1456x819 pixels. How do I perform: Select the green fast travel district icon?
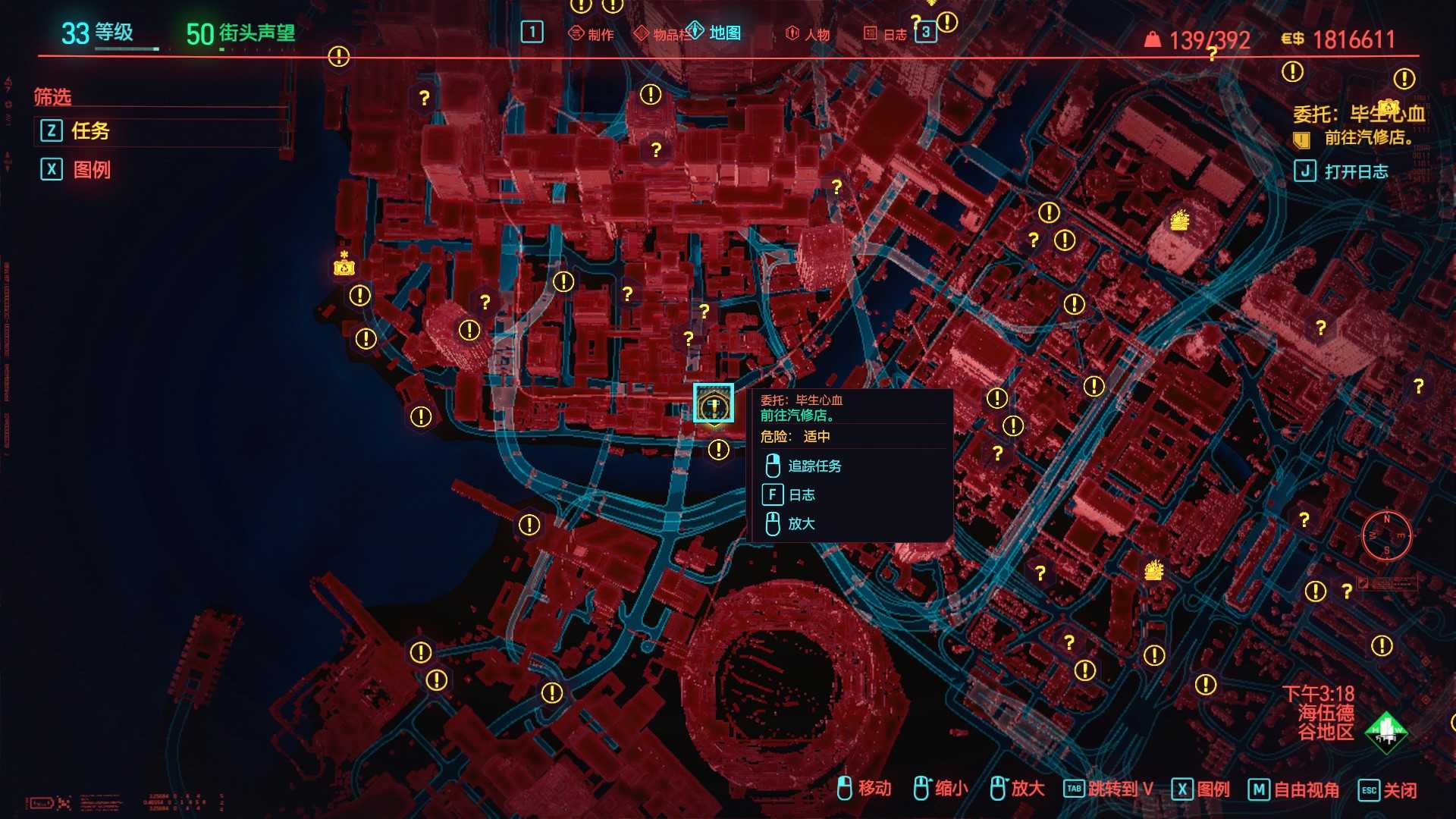(1385, 732)
